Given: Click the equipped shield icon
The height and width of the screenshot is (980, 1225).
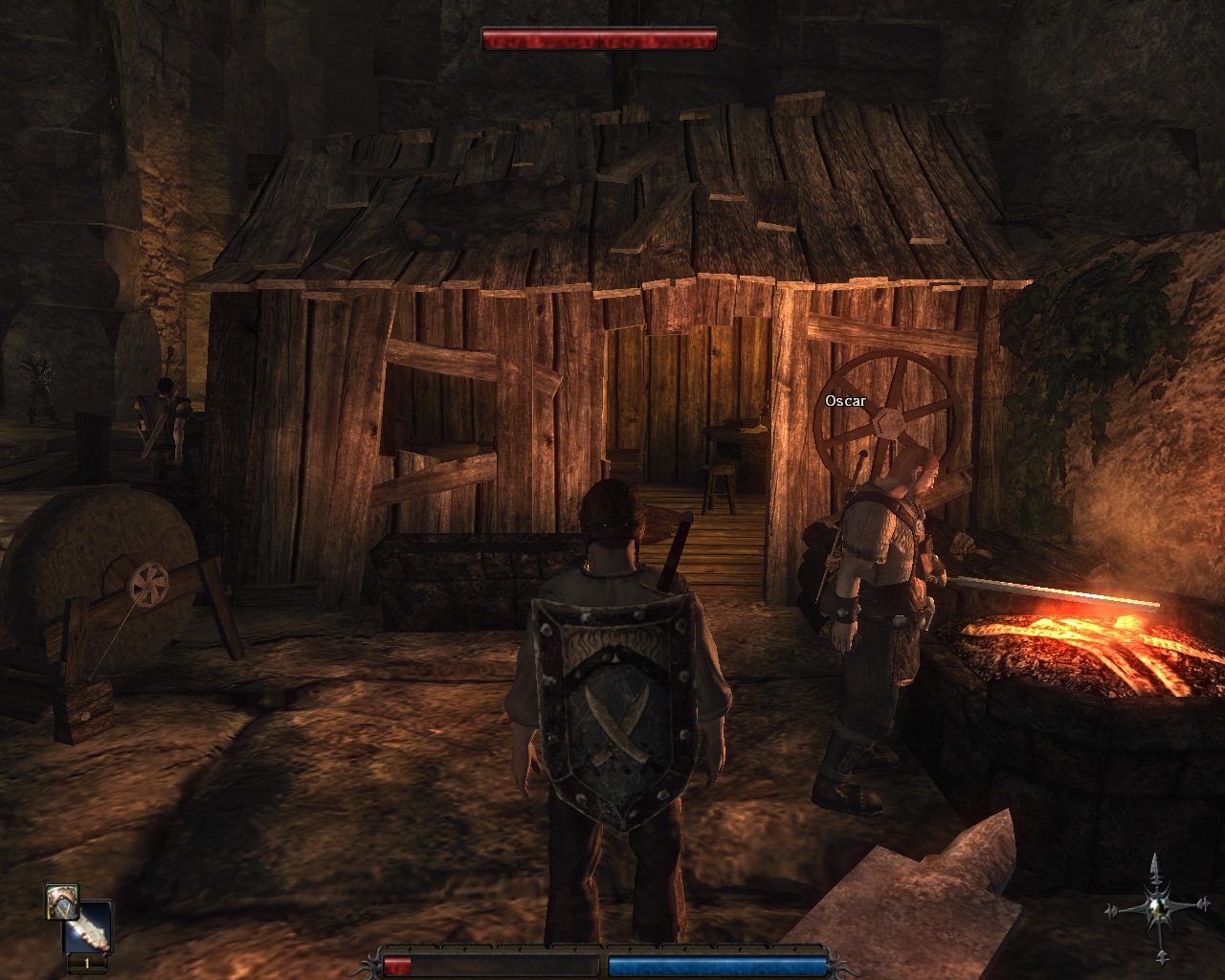Looking at the screenshot, I should click(x=61, y=902).
